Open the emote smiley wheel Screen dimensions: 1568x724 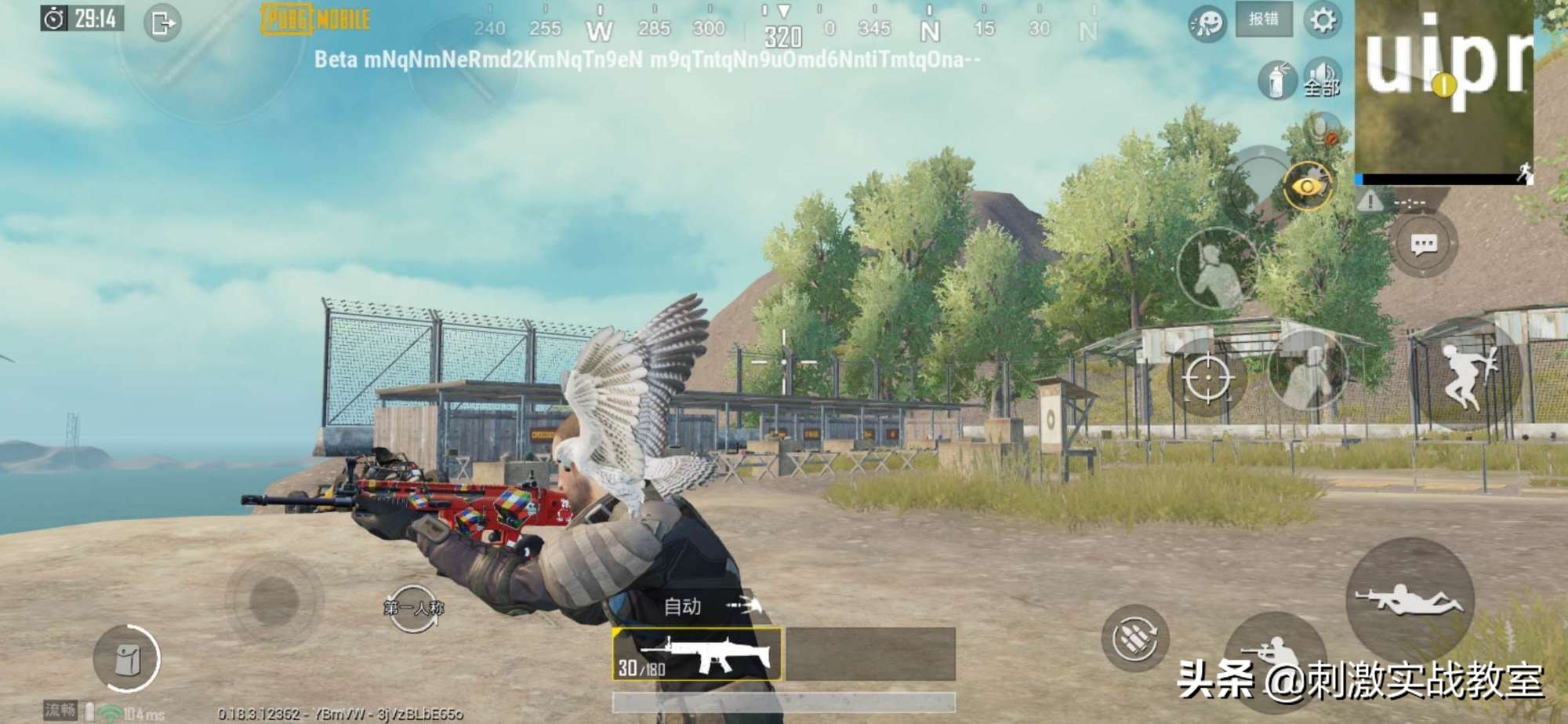pyautogui.click(x=1207, y=24)
